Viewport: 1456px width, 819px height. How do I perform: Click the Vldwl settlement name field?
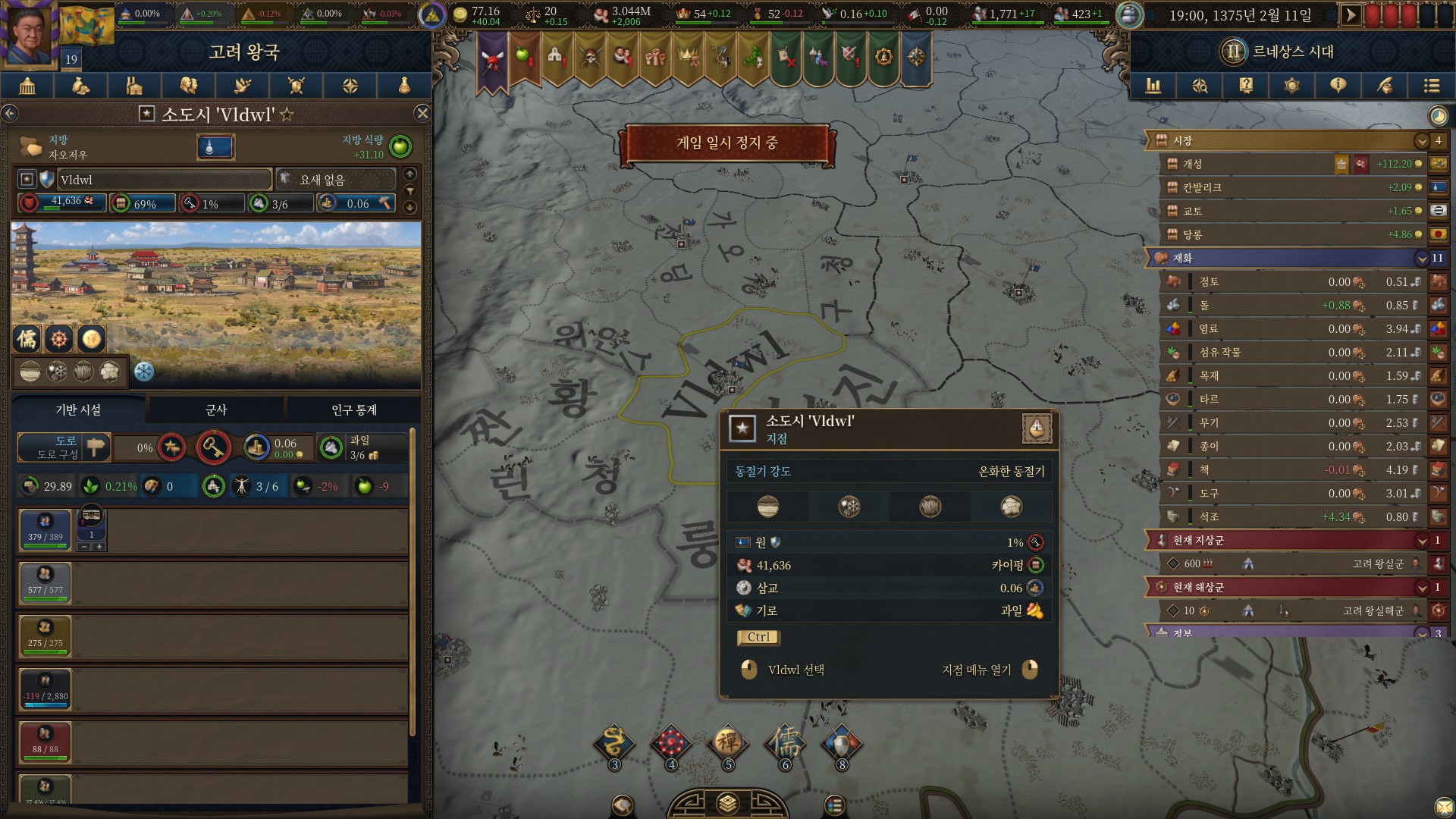point(163,179)
